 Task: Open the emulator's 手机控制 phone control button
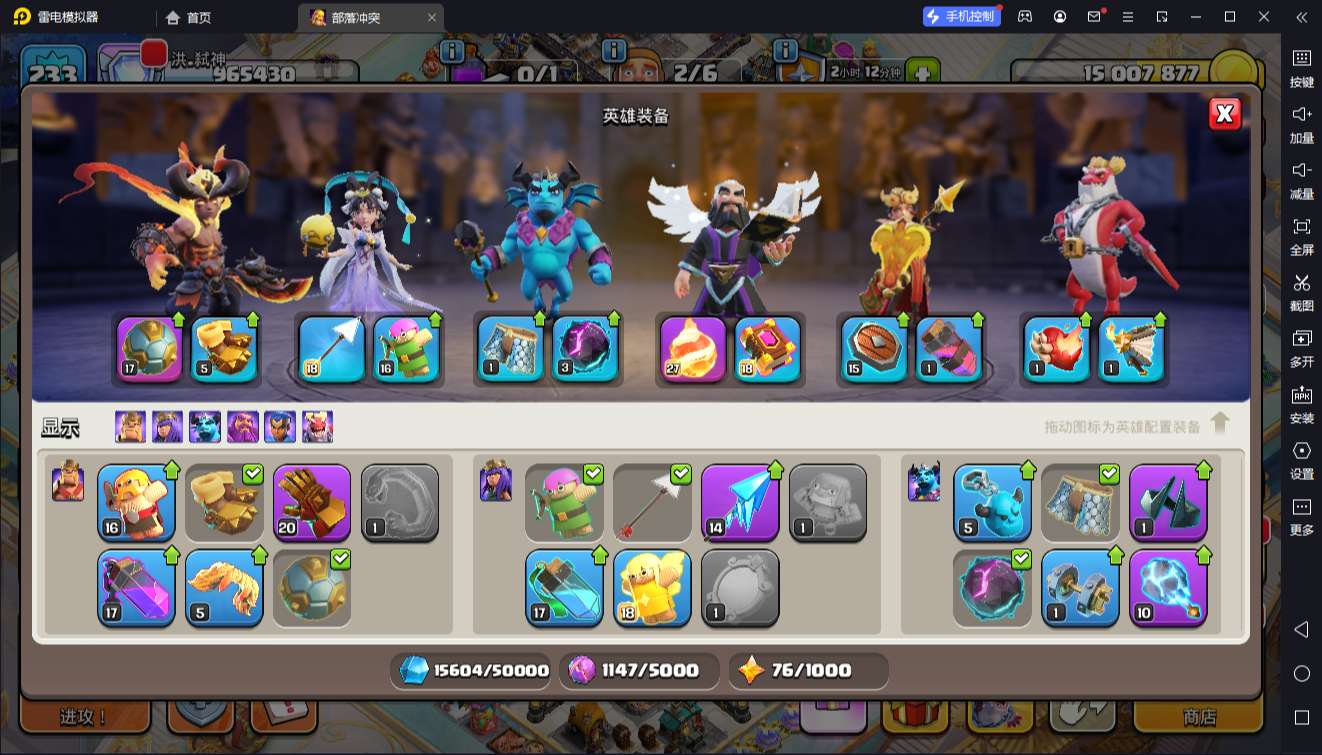pos(961,17)
